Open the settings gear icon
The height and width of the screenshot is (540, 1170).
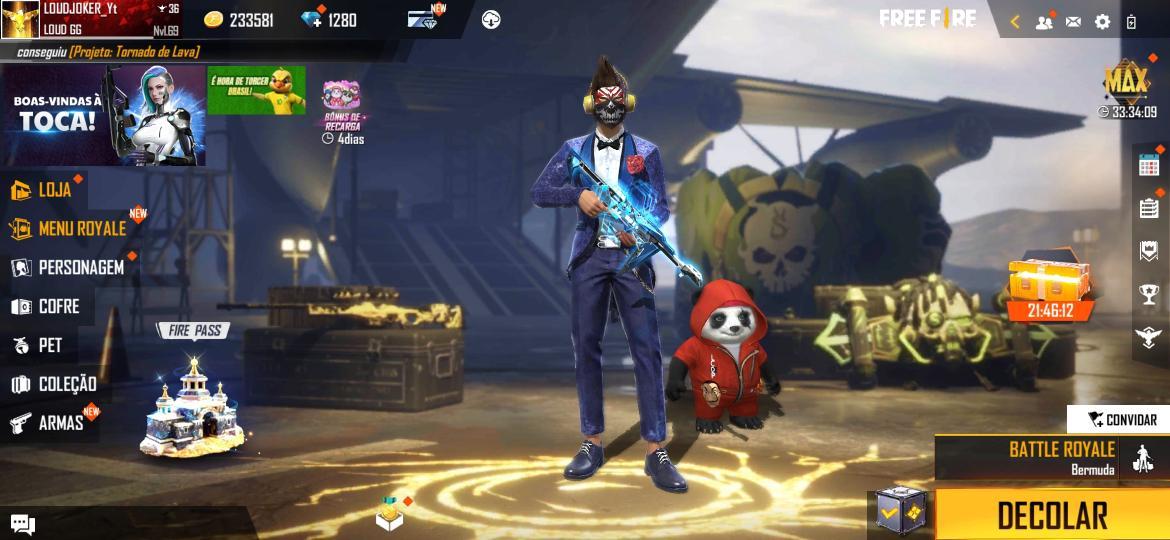(x=1102, y=21)
